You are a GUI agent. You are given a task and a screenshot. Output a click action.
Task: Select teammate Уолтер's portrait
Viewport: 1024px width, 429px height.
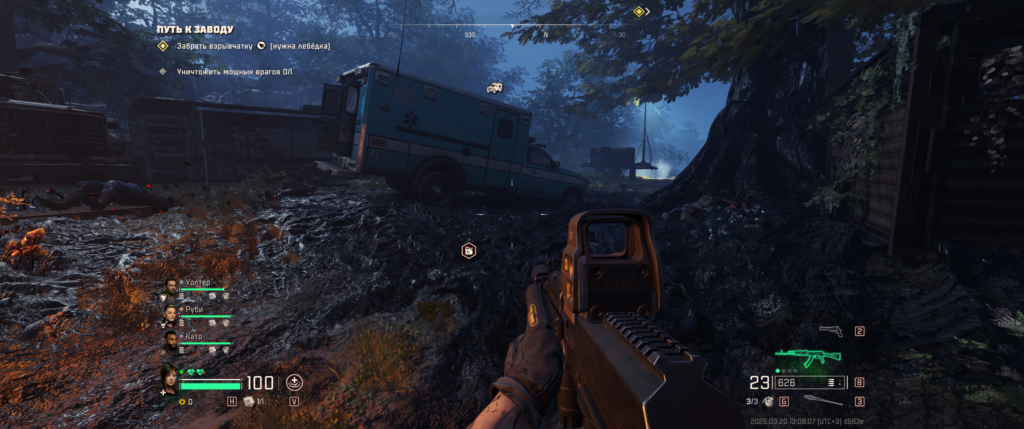click(x=170, y=287)
